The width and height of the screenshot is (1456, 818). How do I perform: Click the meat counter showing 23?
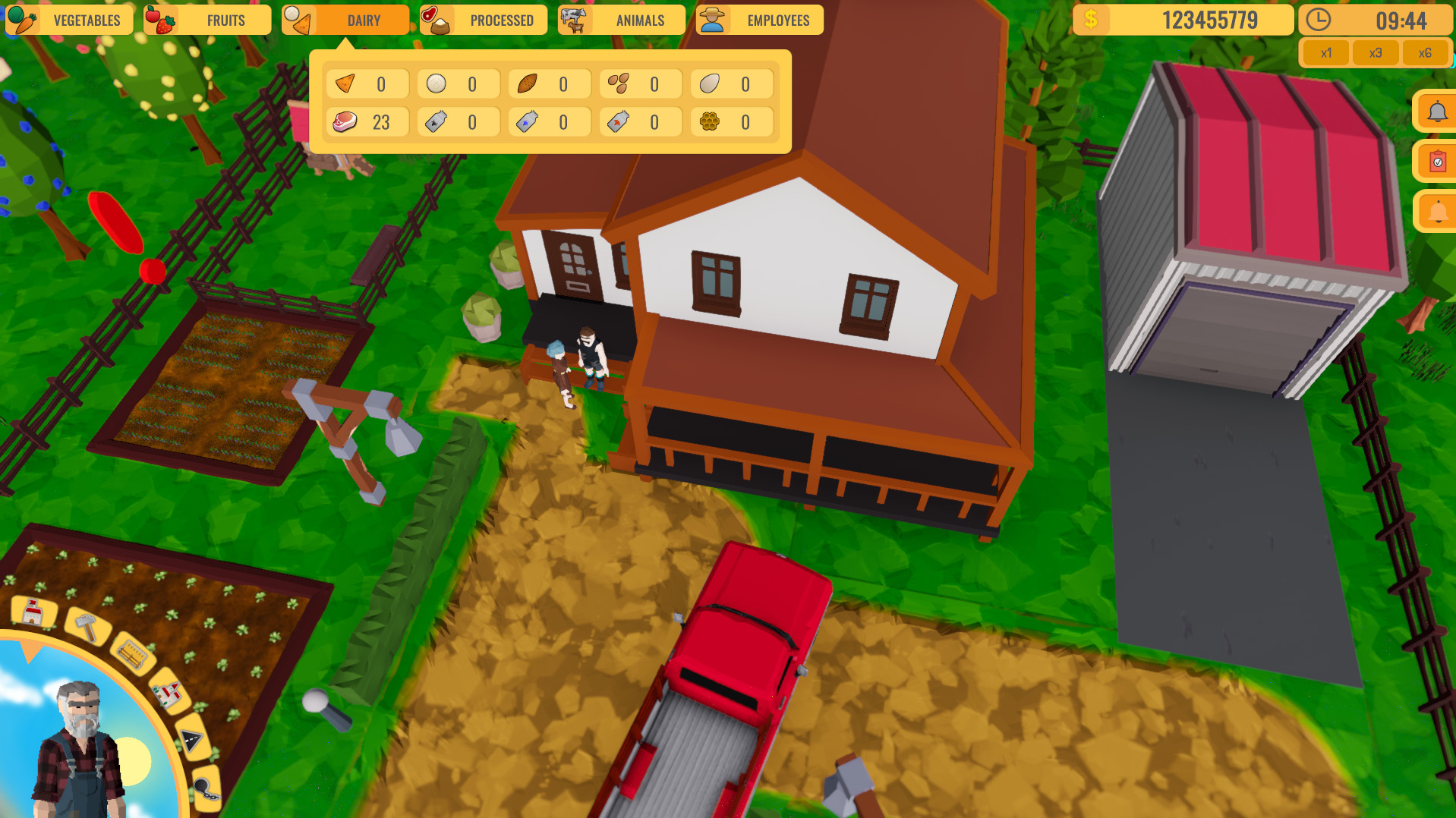367,121
